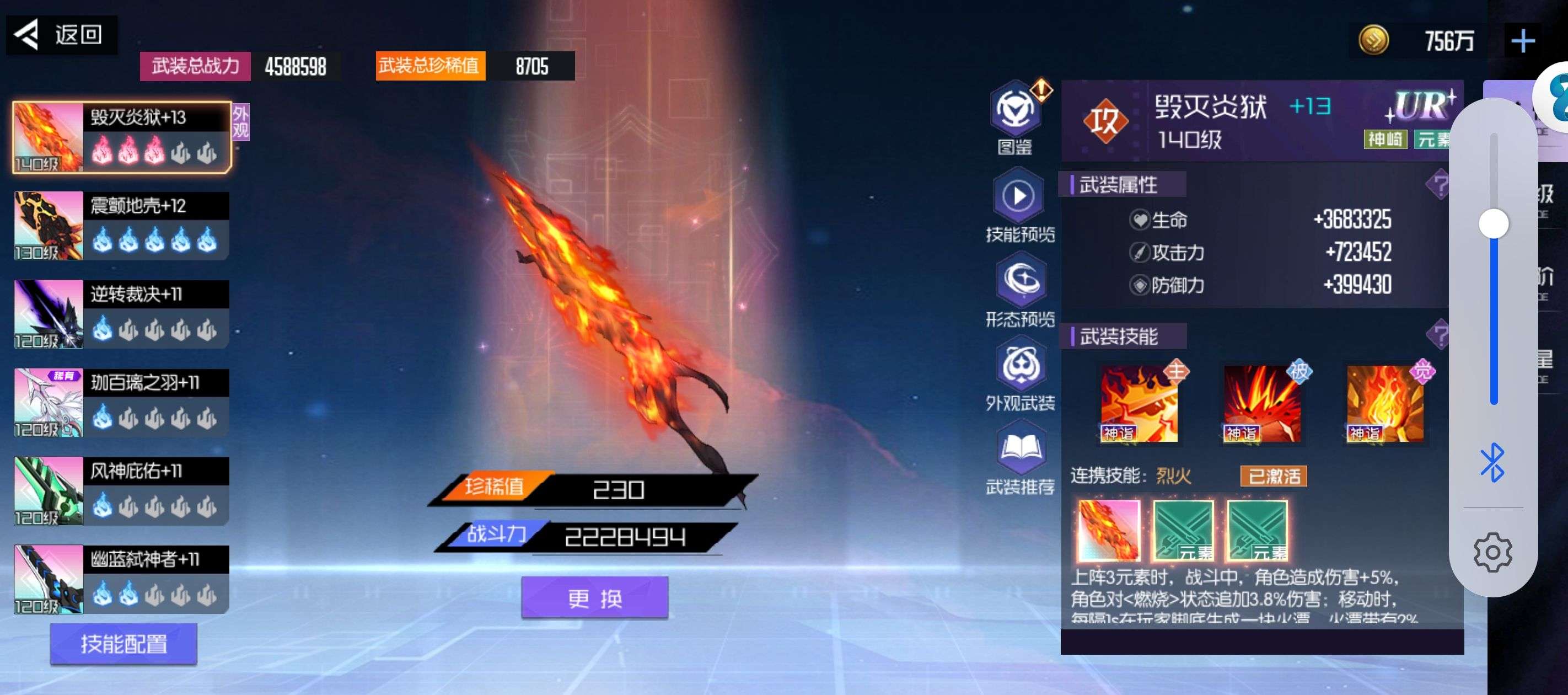
Task: Open the volume panel settings gear
Action: [1492, 553]
